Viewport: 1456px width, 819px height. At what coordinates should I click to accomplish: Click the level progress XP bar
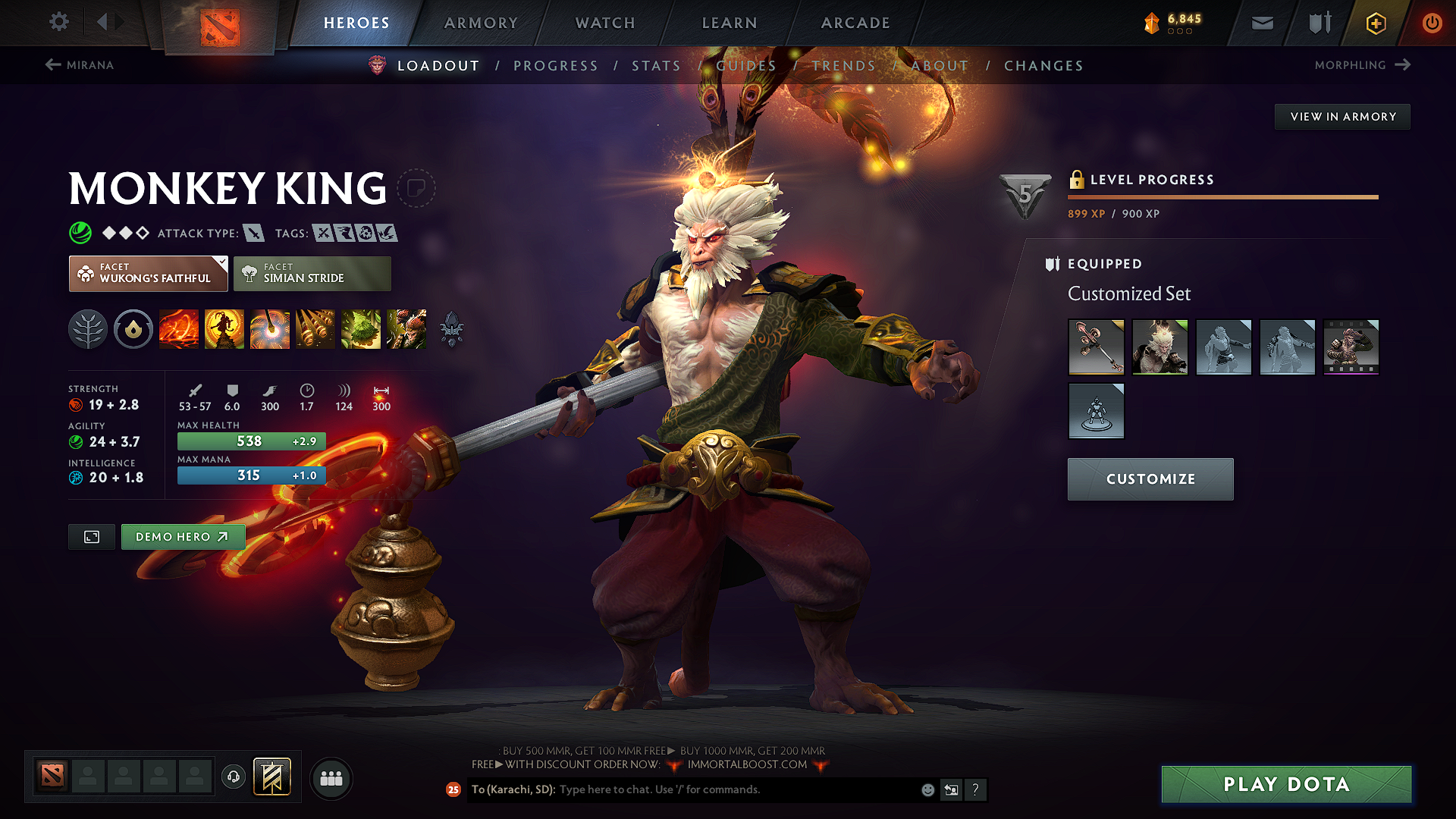[1222, 196]
